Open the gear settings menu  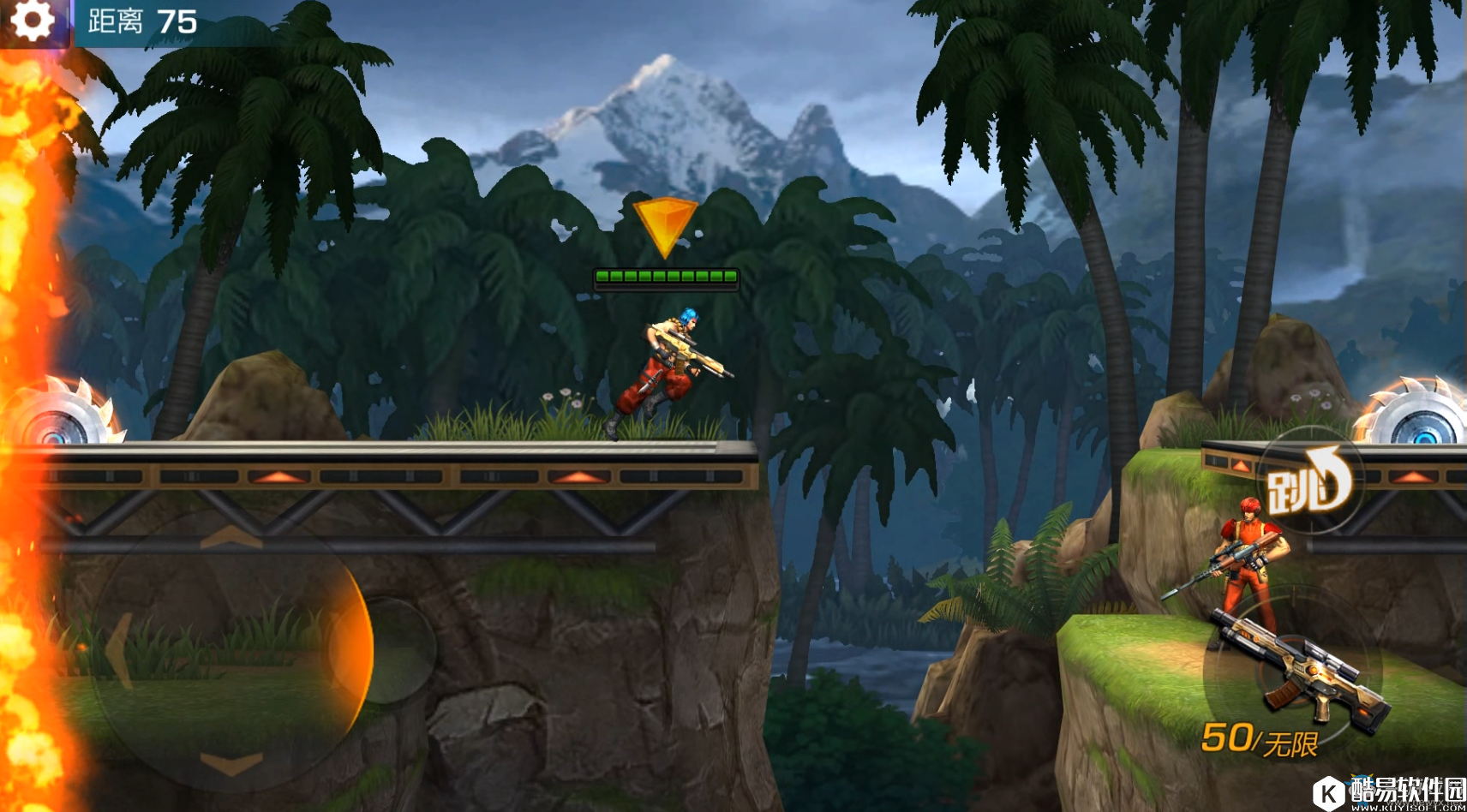pyautogui.click(x=33, y=21)
